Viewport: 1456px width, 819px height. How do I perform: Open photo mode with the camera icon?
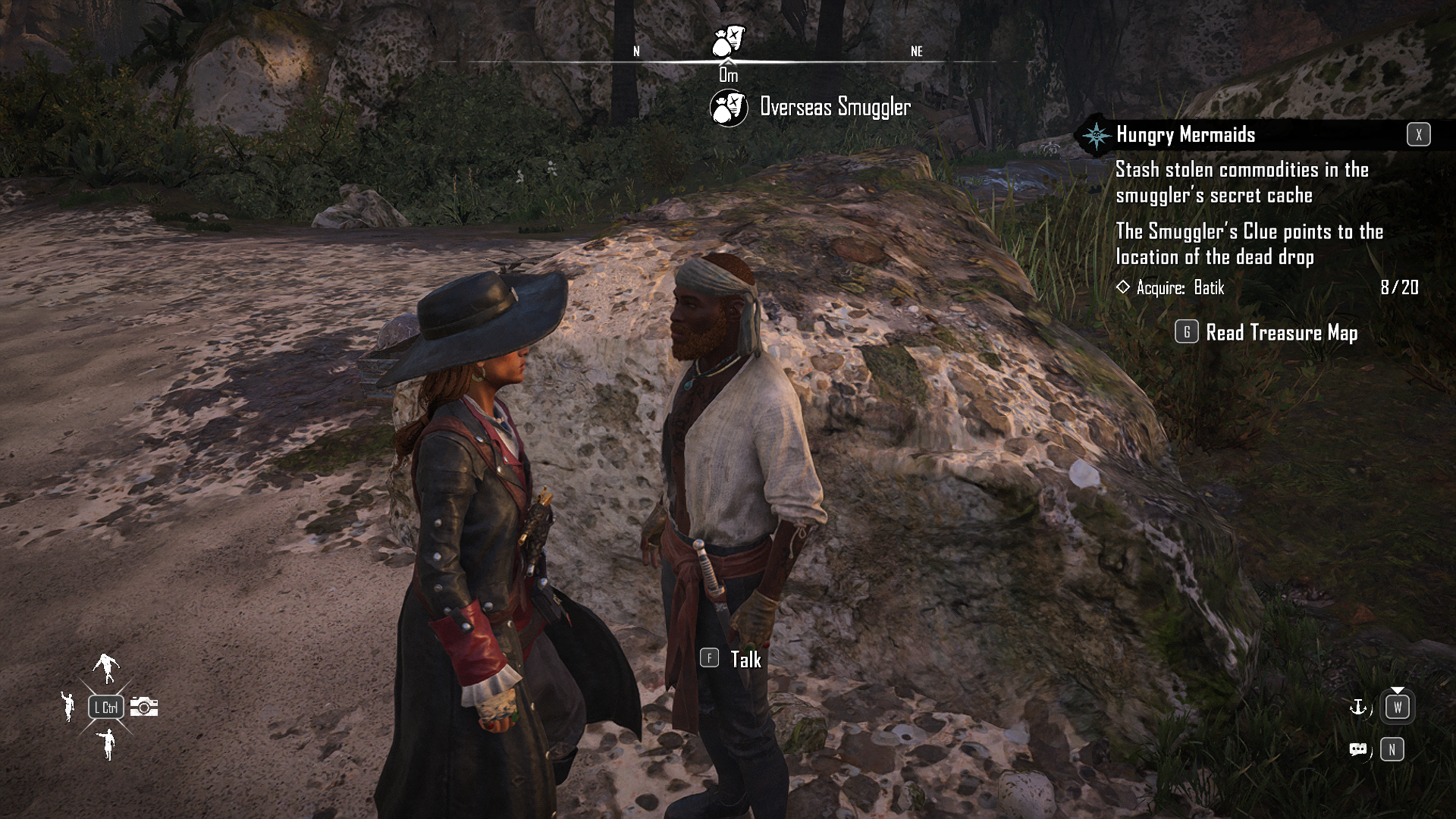144,707
